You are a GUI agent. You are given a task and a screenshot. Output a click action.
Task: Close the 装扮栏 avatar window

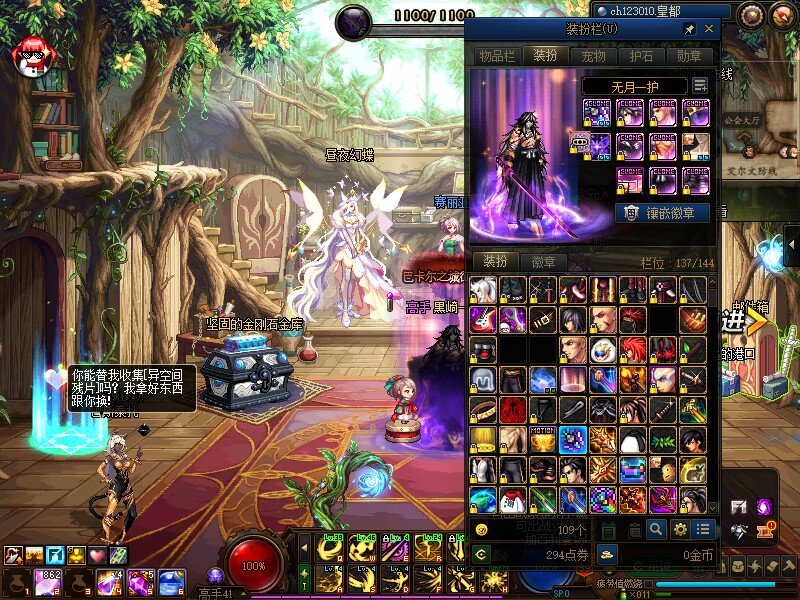[x=709, y=30]
